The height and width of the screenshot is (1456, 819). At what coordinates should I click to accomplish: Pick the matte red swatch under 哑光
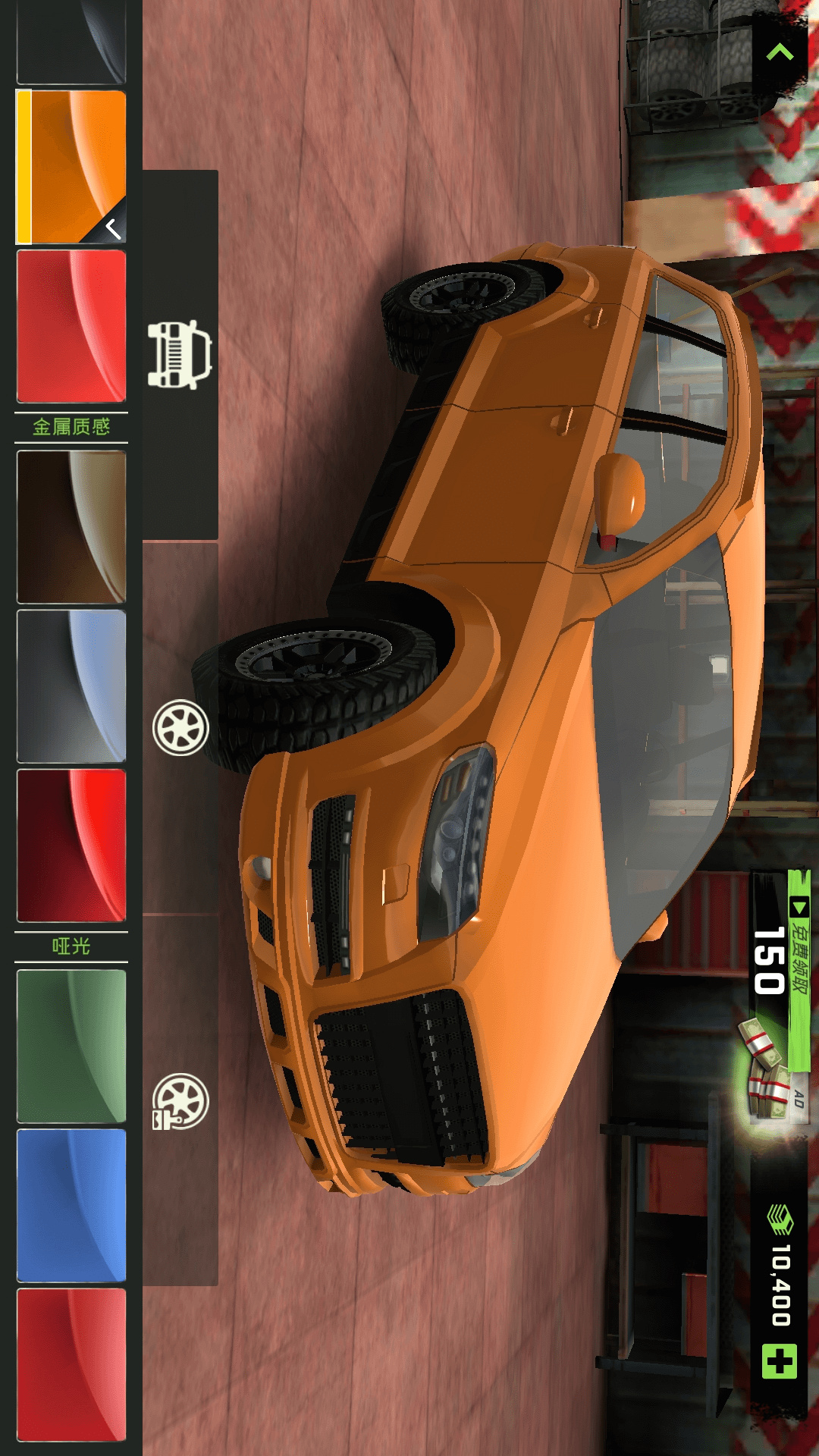tap(72, 1365)
